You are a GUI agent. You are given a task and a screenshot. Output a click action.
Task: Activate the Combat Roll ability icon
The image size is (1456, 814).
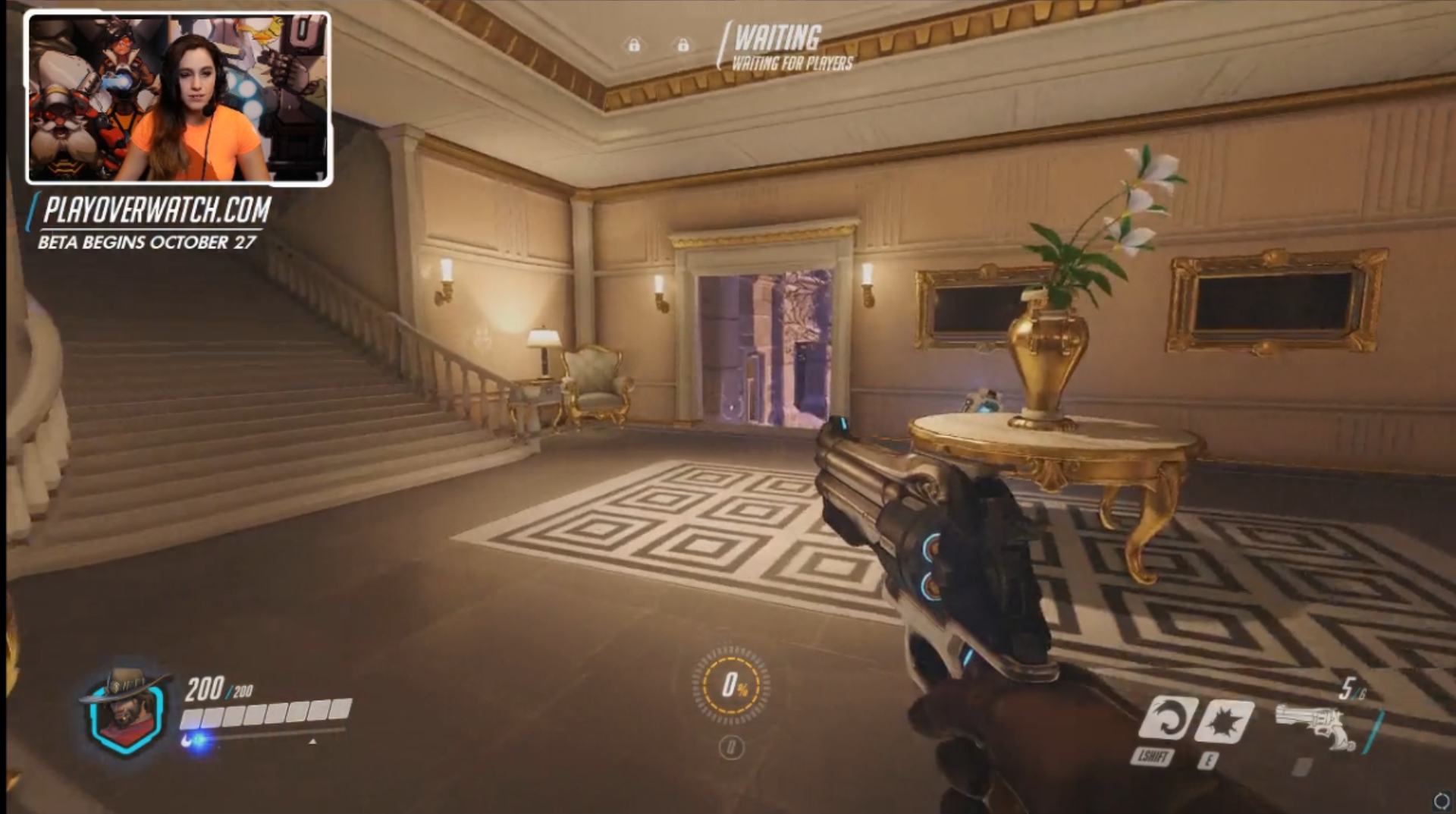pyautogui.click(x=1166, y=718)
